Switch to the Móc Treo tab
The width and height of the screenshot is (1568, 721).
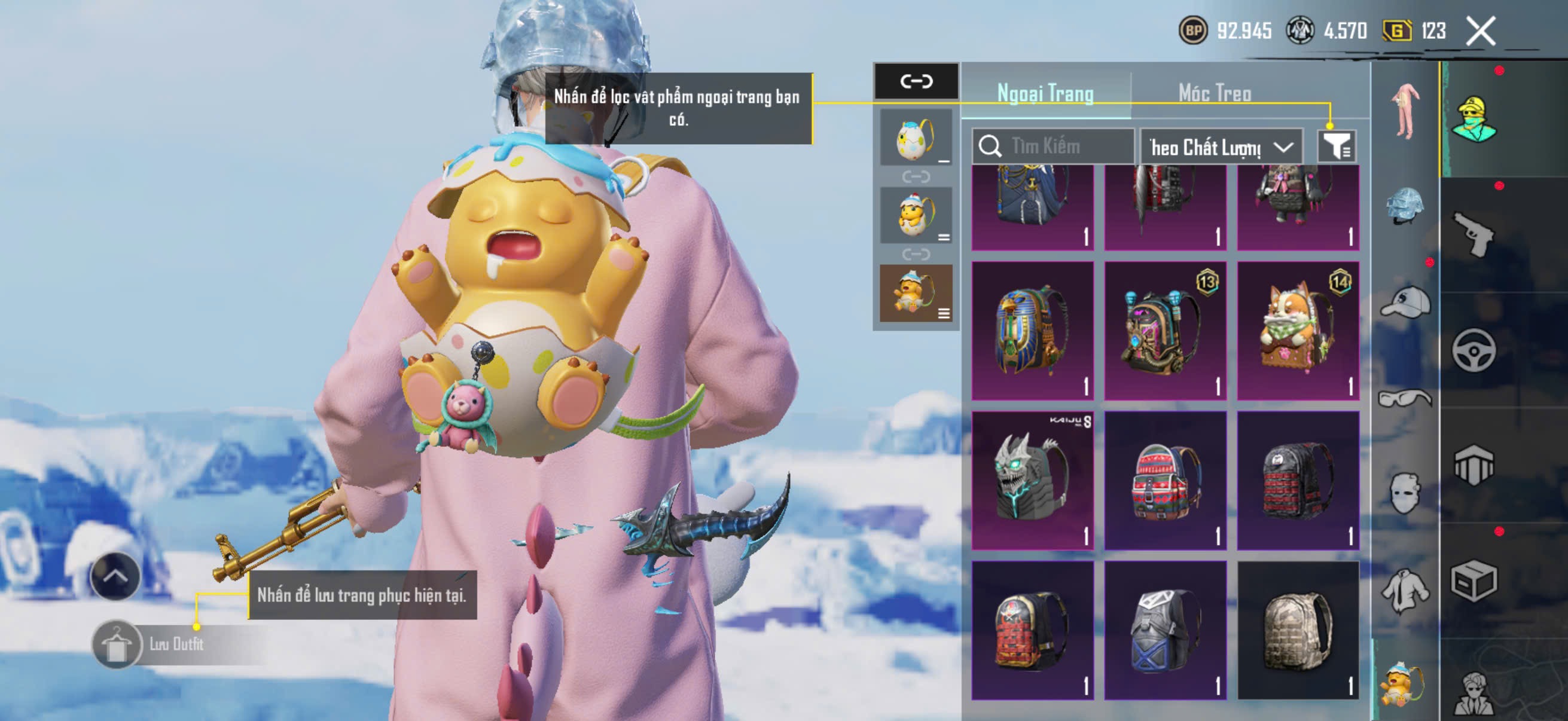coord(1215,93)
